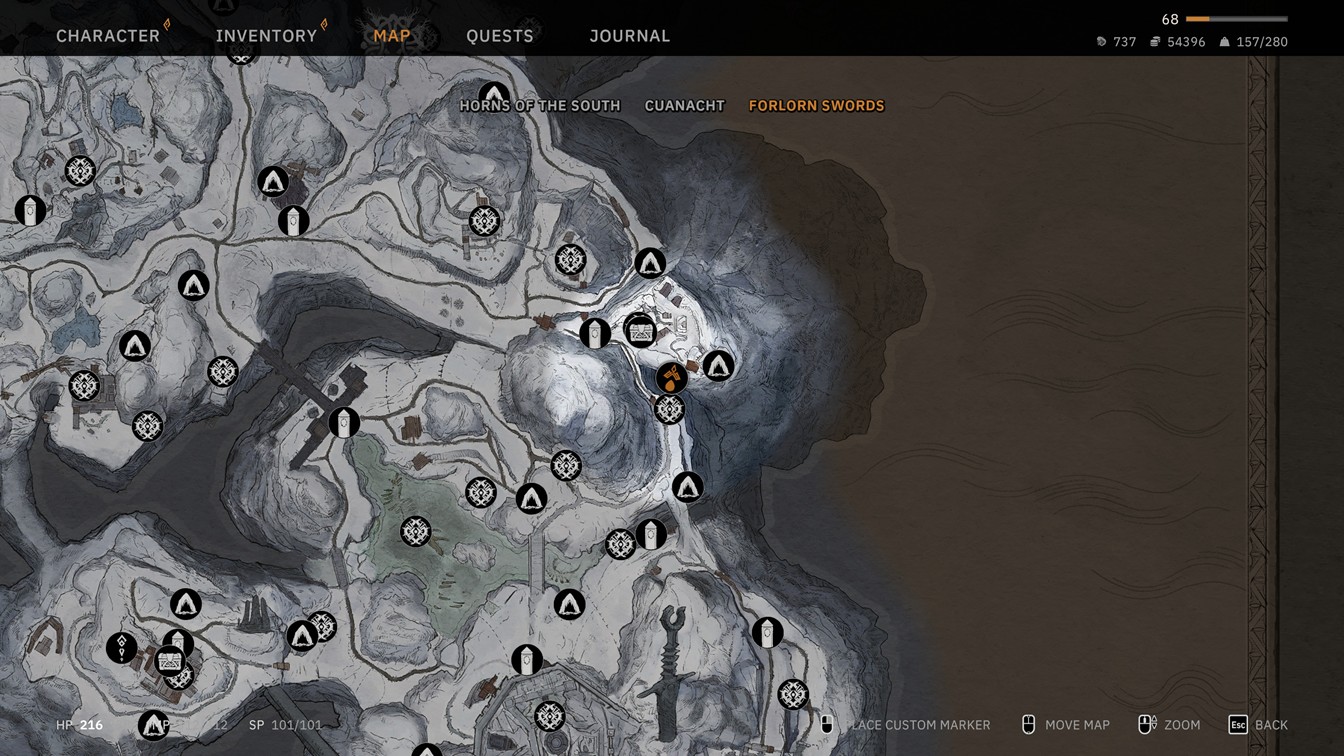
Task: Show the Quests tab
Action: coord(500,36)
